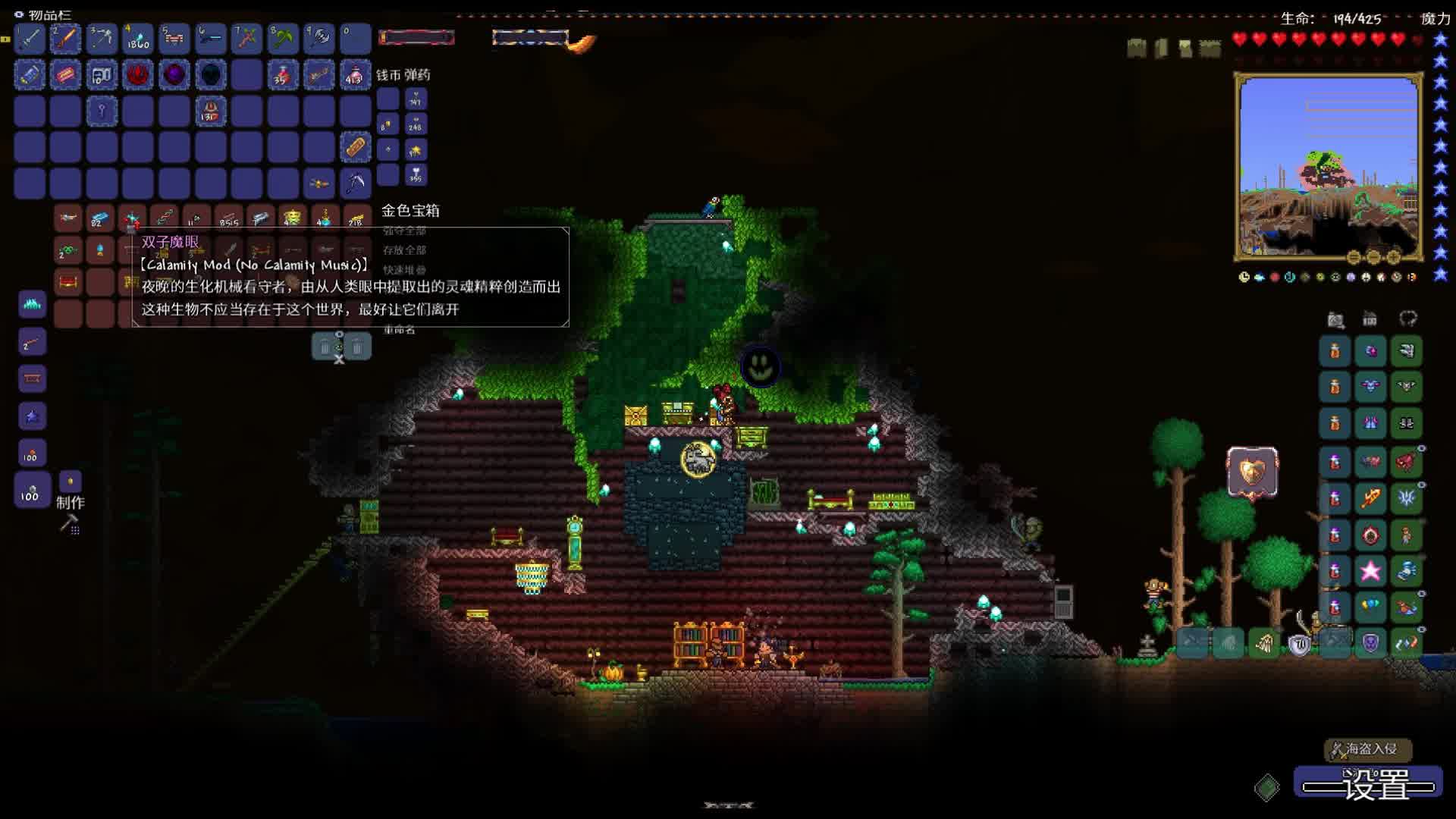Click the red potion stack of 35
The image size is (1456, 819).
283,74
